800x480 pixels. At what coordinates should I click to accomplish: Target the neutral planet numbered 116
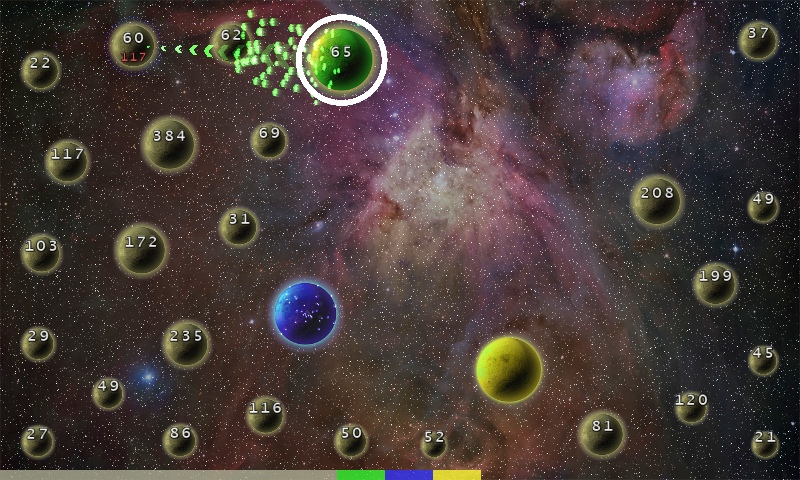[x=266, y=414]
